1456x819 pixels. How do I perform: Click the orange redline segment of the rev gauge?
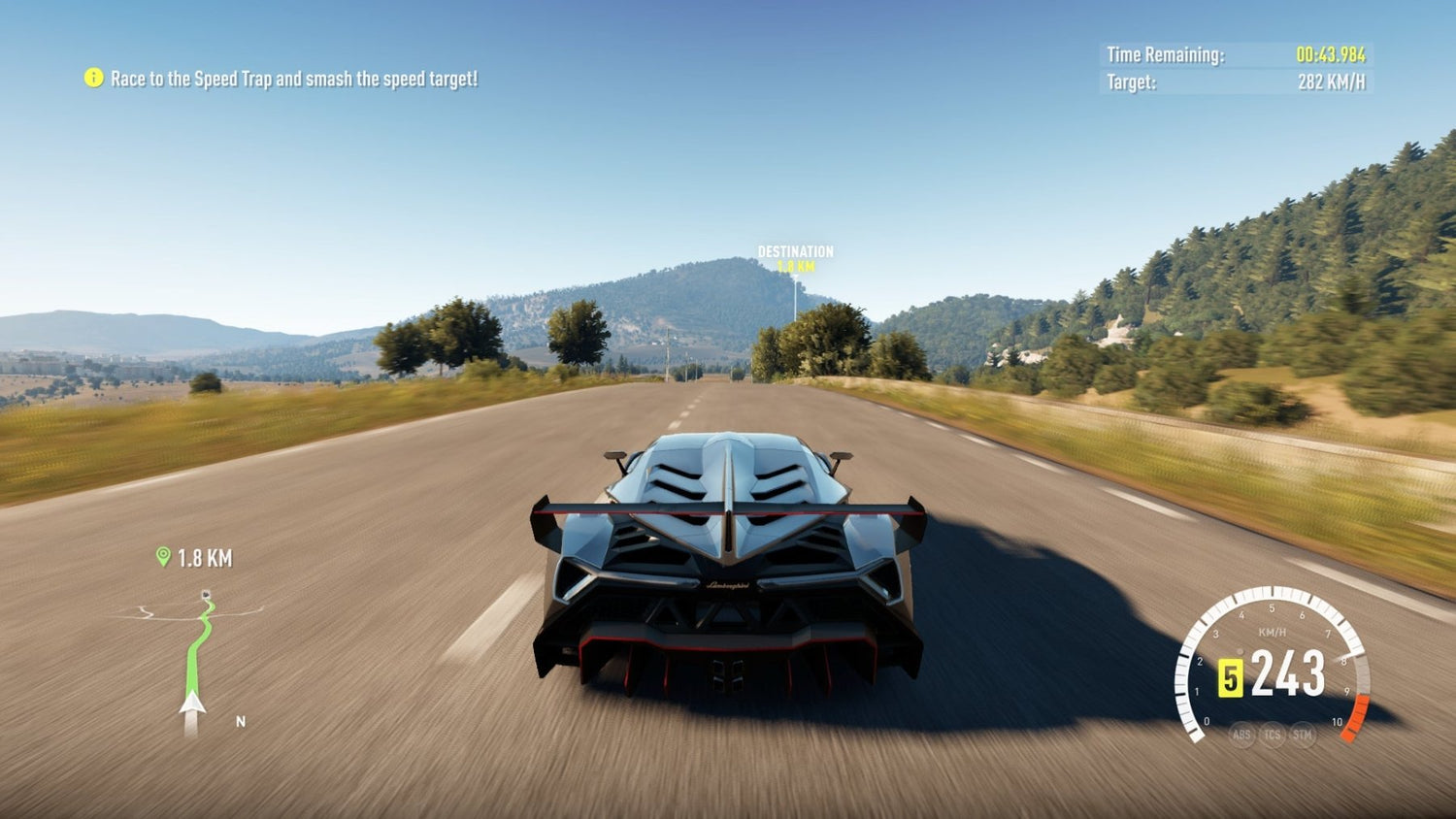click(1357, 717)
